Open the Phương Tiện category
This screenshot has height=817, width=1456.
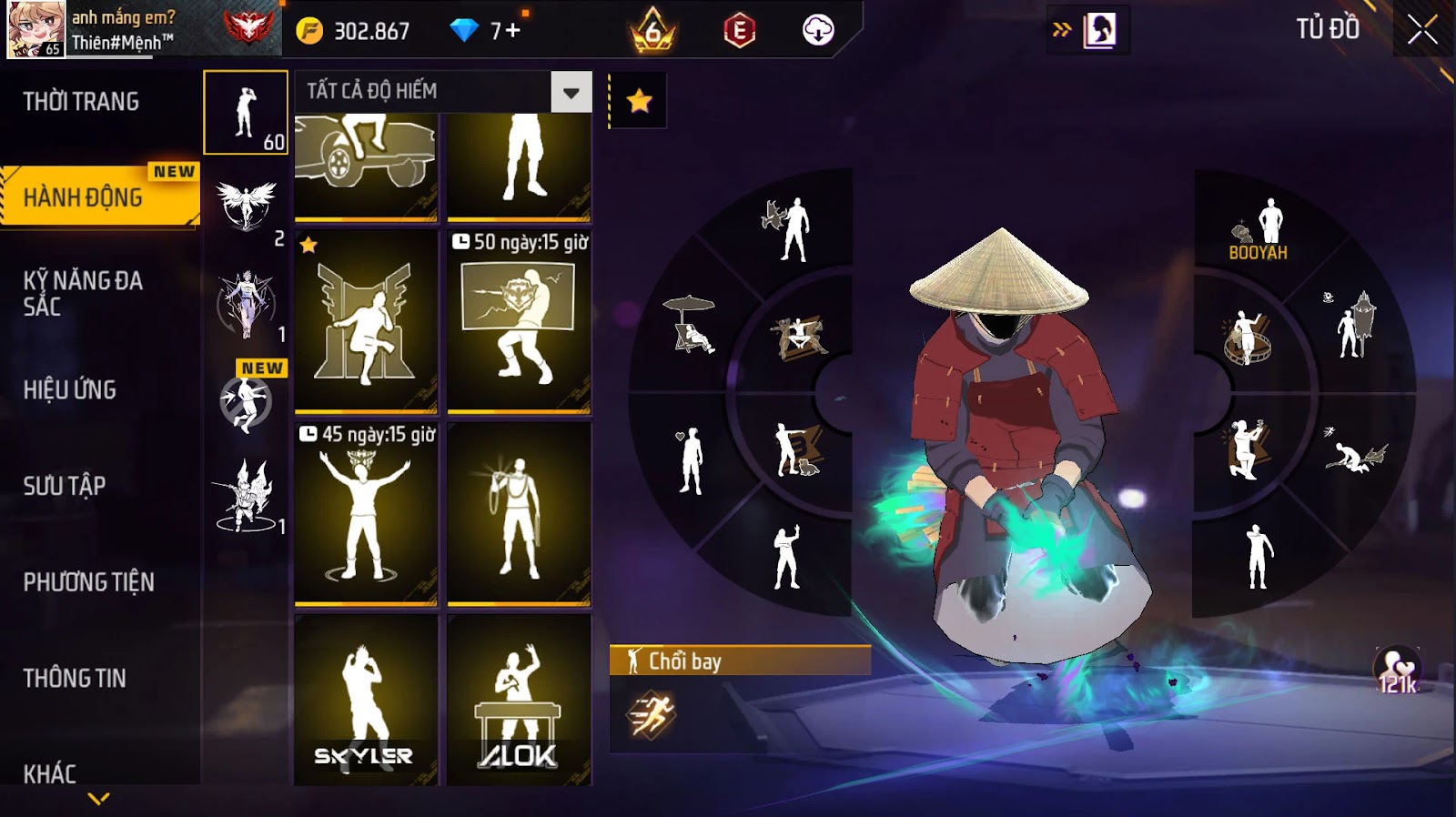(x=88, y=582)
